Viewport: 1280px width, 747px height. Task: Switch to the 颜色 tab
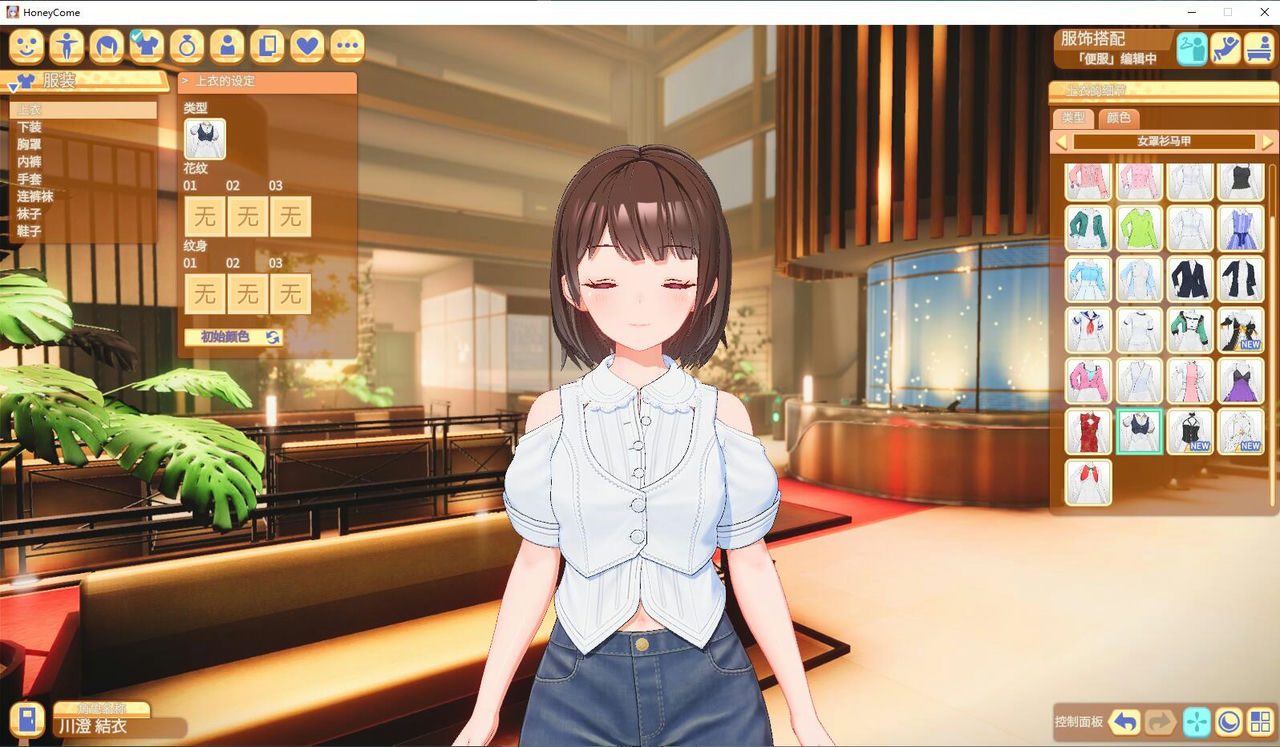coord(1118,119)
